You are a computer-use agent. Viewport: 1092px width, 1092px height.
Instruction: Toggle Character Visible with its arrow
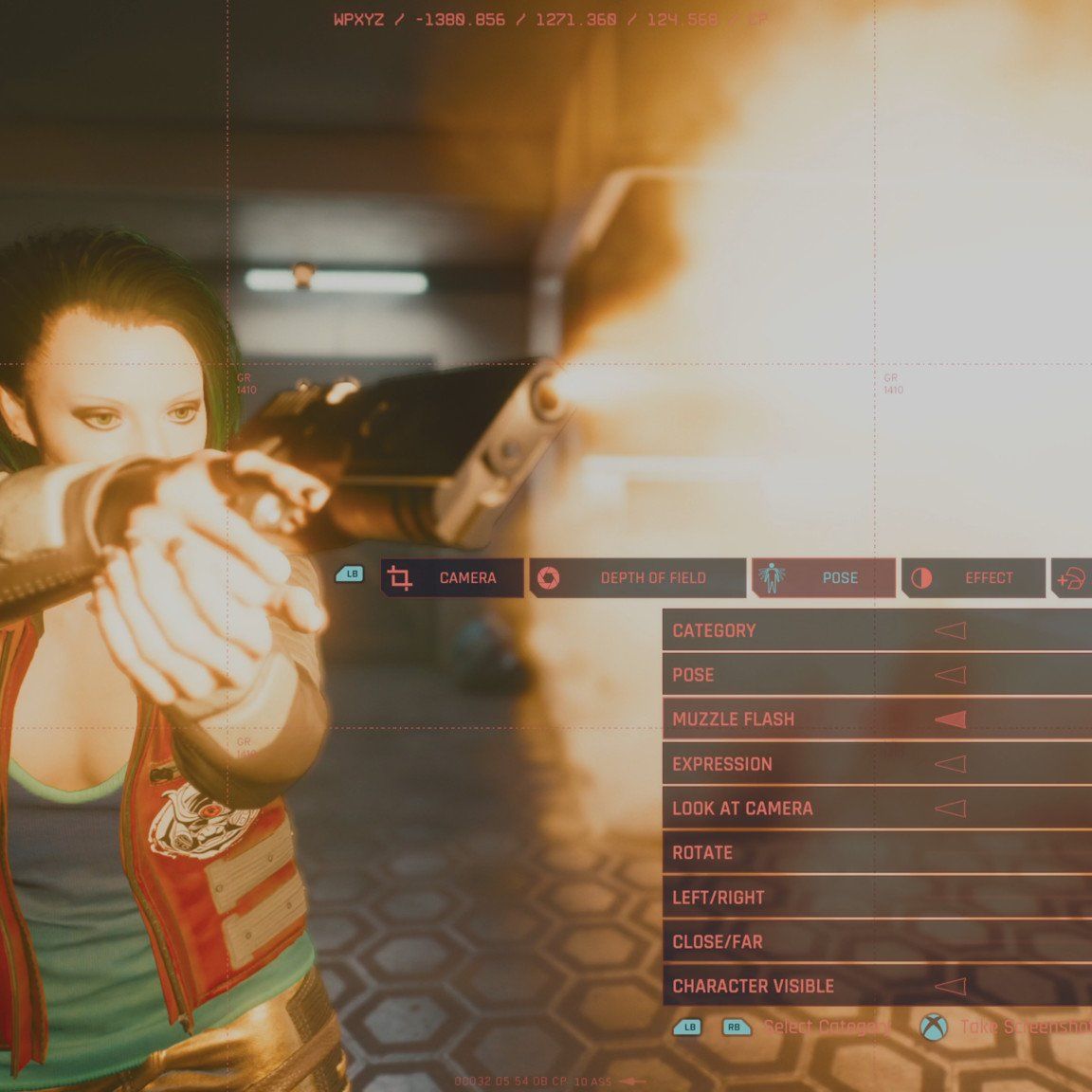point(951,986)
